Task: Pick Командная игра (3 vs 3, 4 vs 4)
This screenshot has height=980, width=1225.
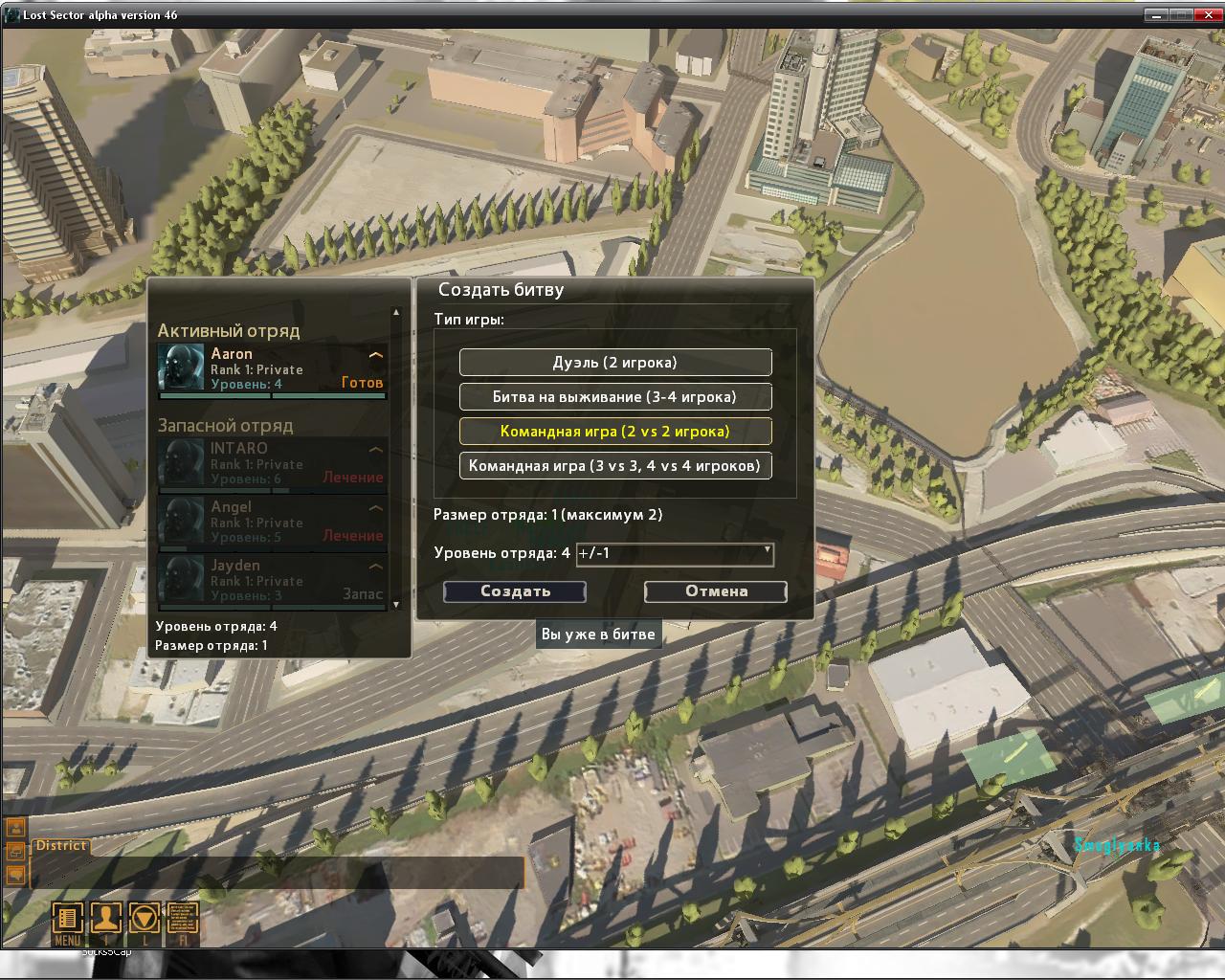Action: pos(615,466)
